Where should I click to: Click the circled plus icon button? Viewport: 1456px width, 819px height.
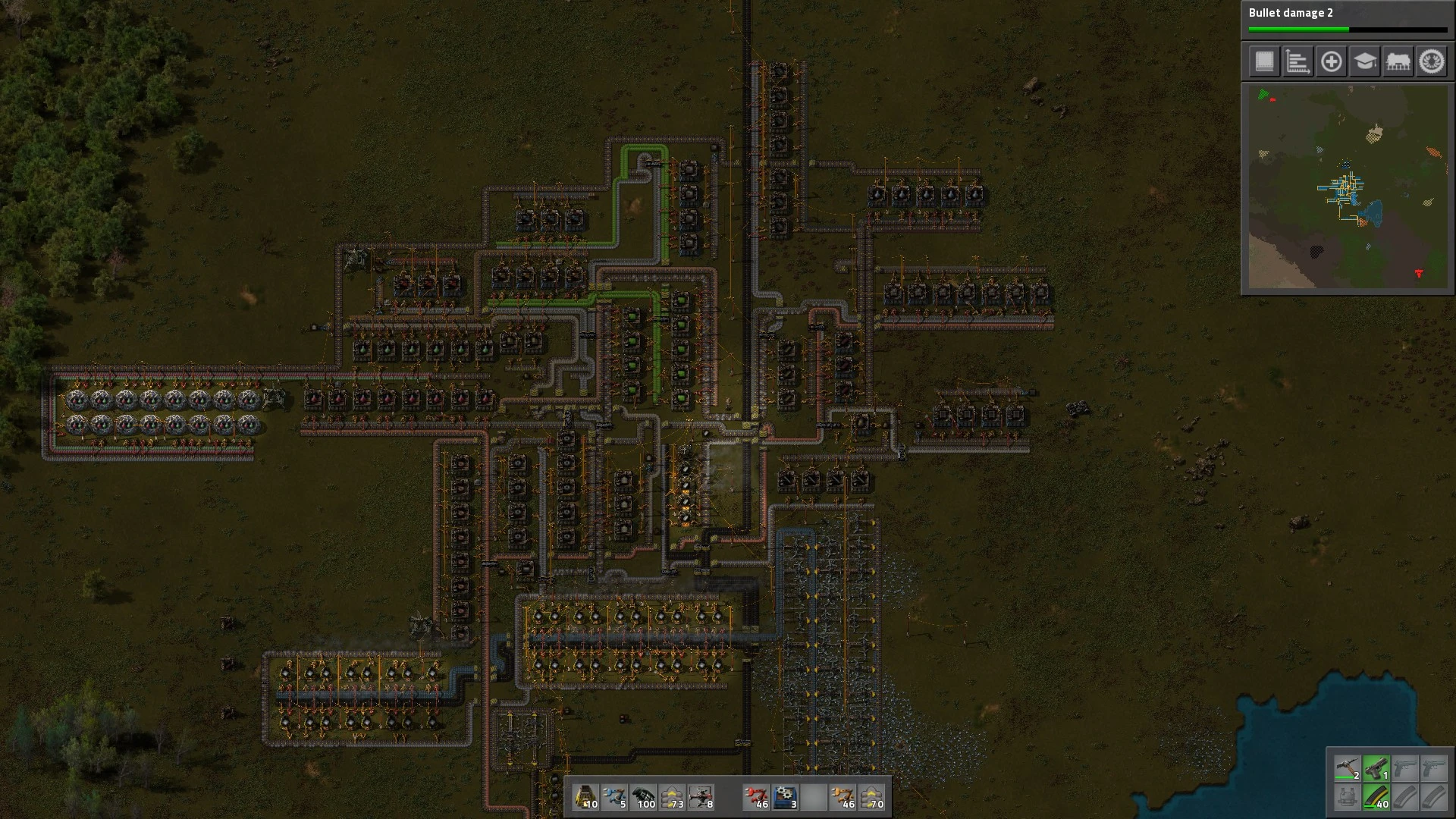pos(1331,61)
